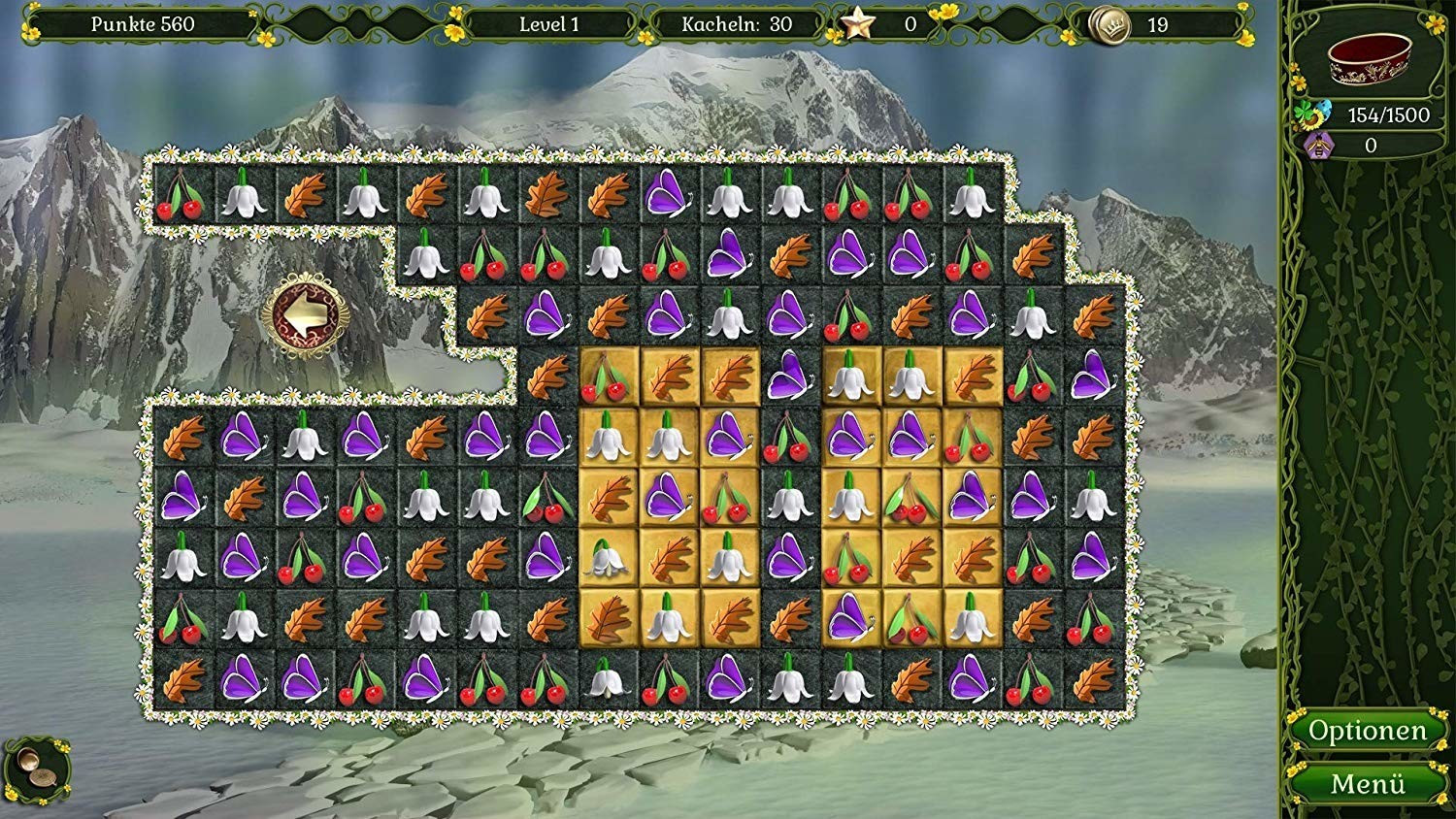1456x819 pixels.
Task: Open the Menü button
Action: pyautogui.click(x=1367, y=783)
